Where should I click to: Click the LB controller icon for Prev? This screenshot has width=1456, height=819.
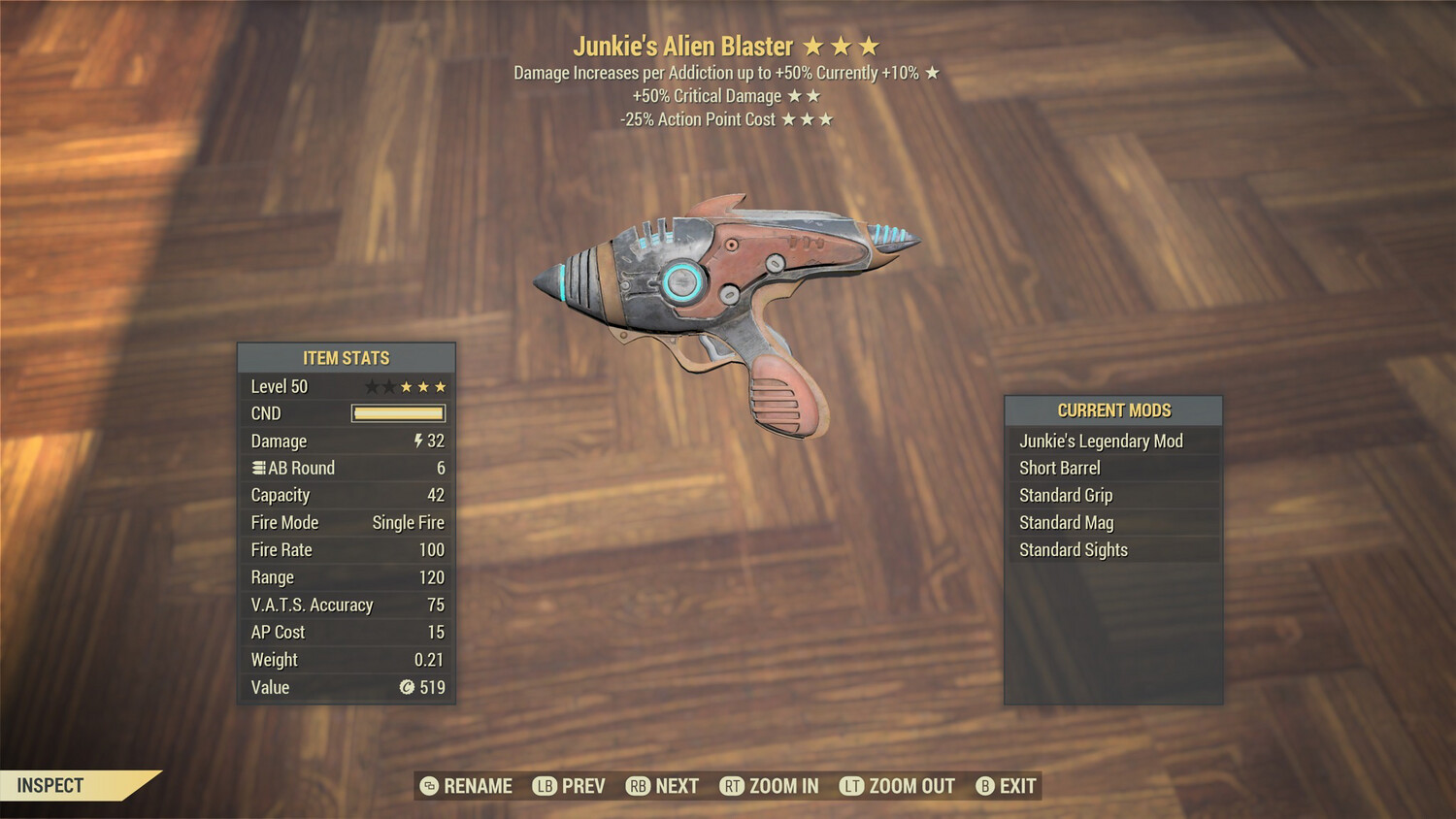[x=546, y=786]
